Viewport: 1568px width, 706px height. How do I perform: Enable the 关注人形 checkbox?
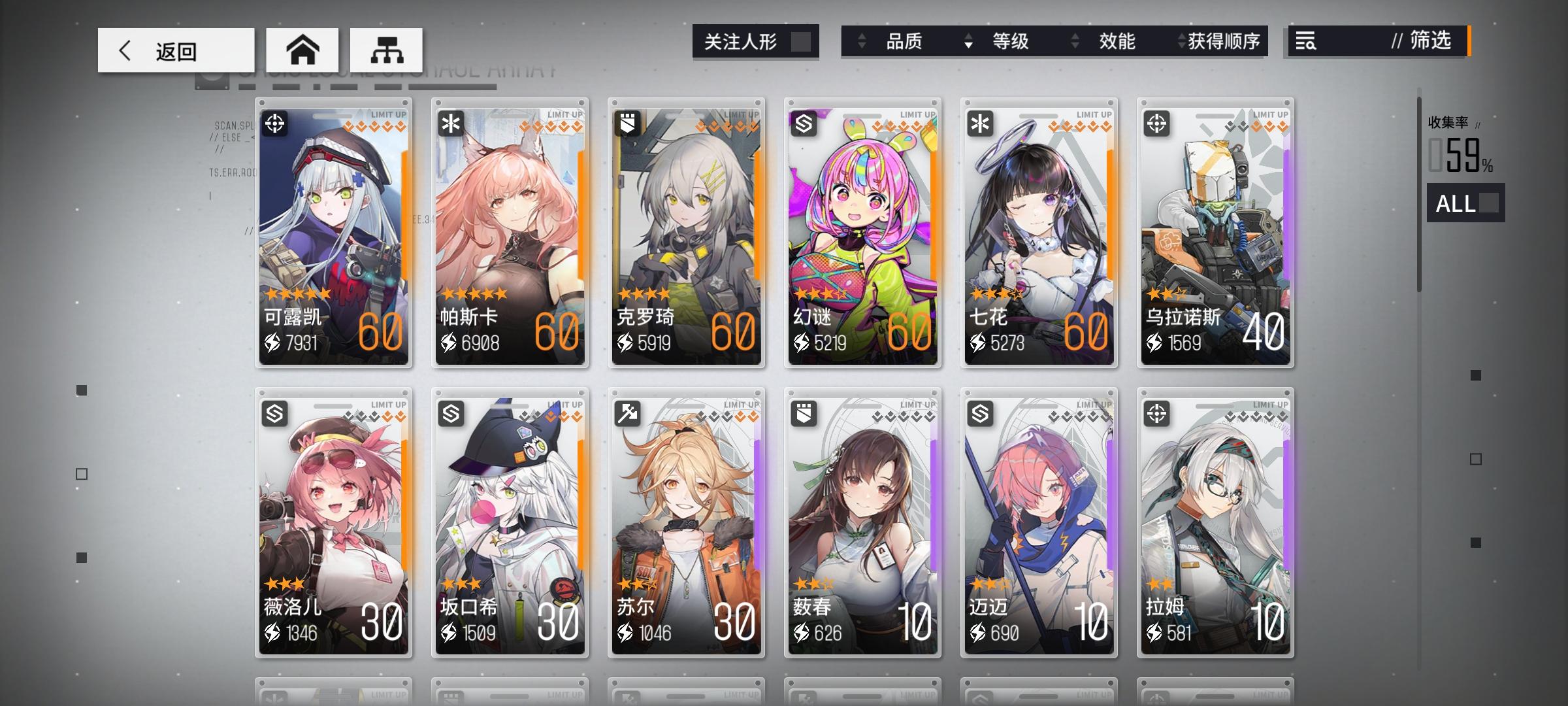pos(802,41)
